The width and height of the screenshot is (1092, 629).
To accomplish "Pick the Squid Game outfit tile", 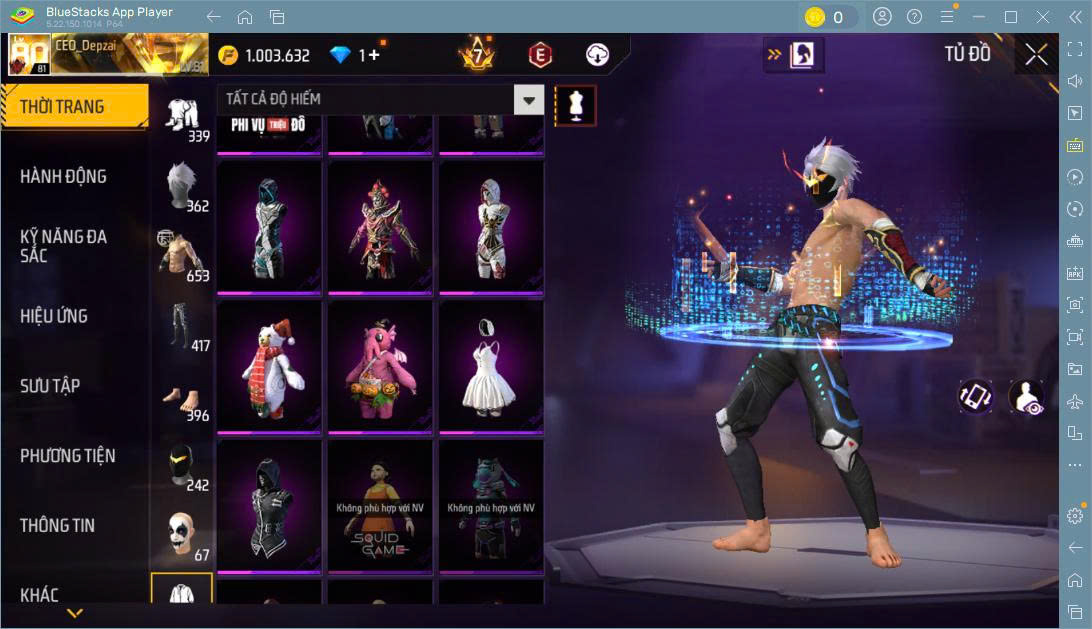I will coord(380,506).
